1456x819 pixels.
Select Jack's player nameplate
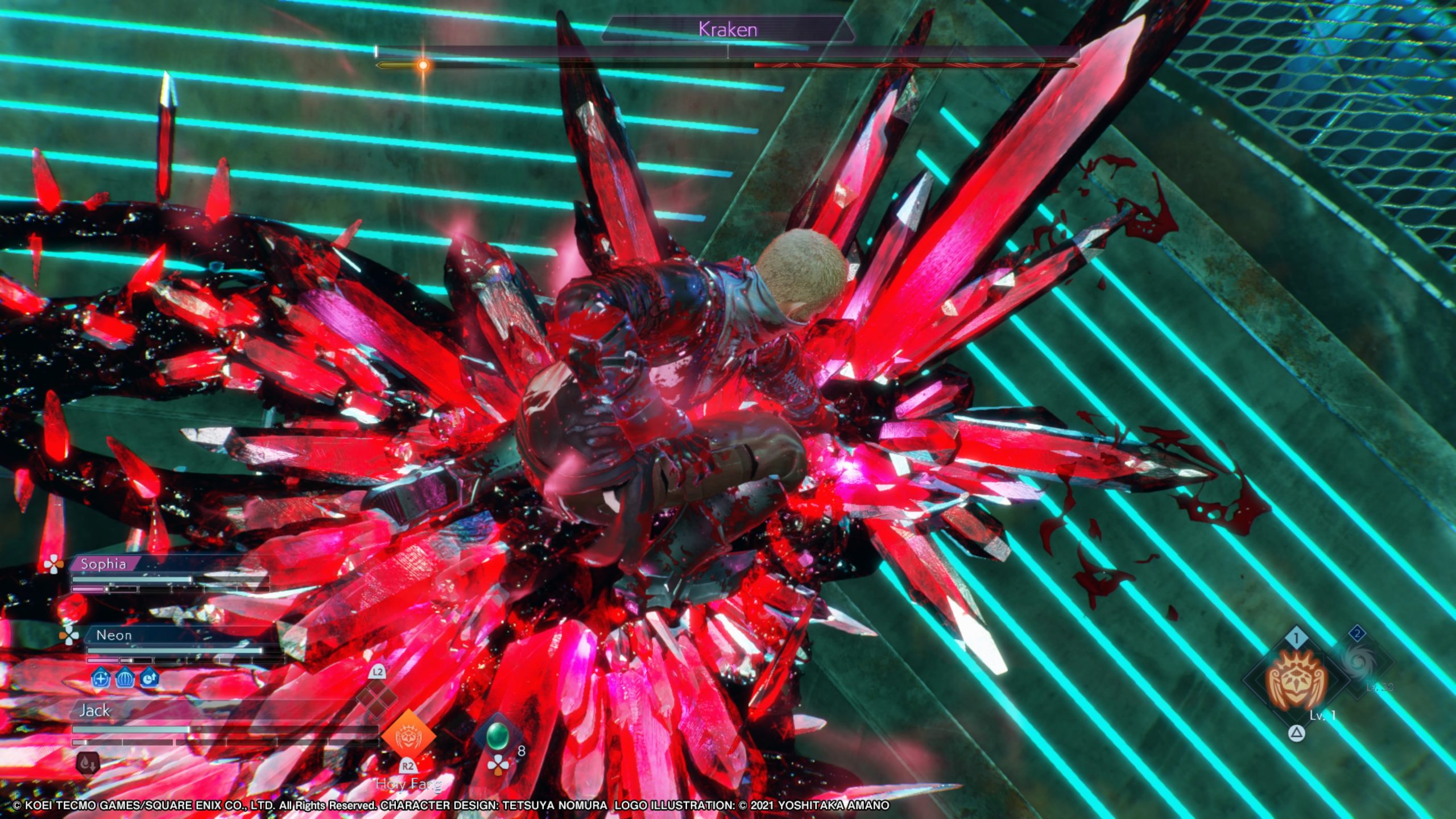(x=95, y=710)
